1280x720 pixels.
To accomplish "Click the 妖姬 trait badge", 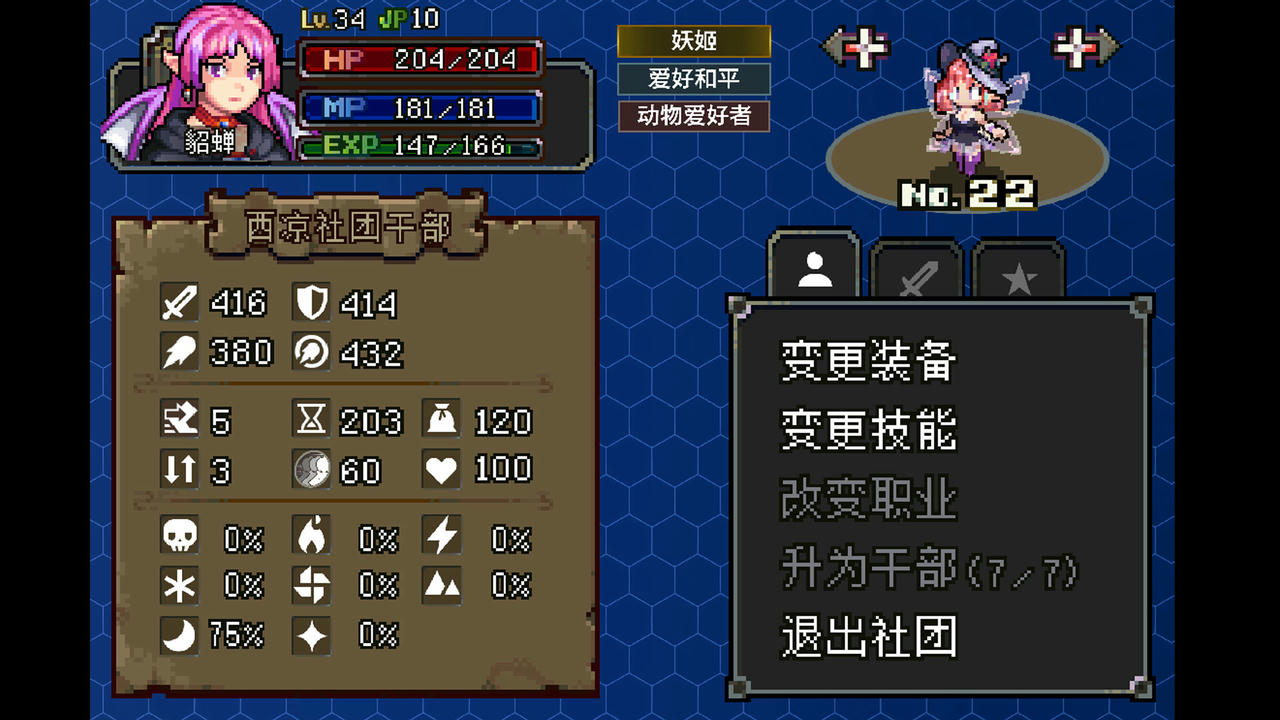I will tap(694, 41).
